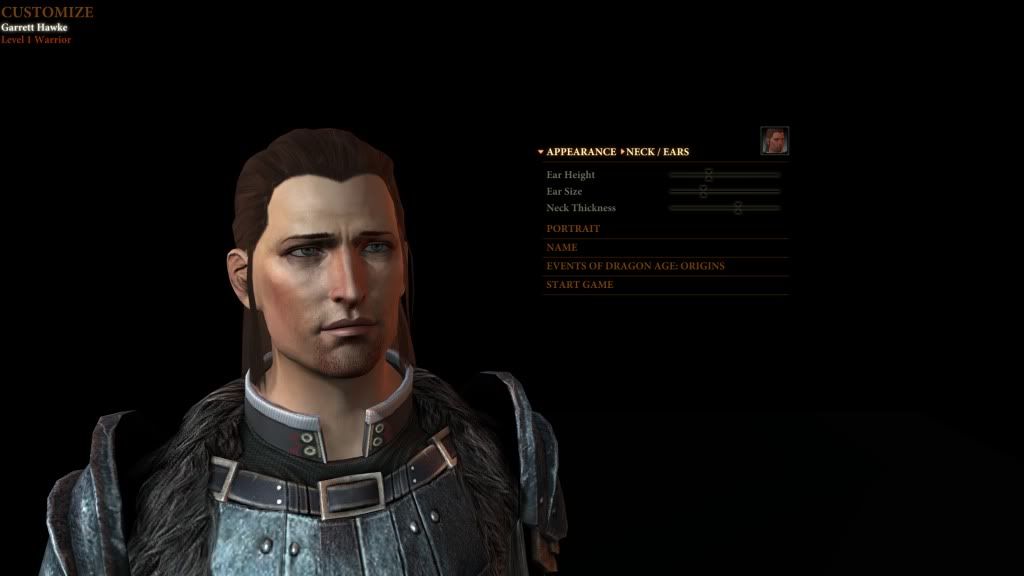Screen dimensions: 1024x576
Task: Open Events of Dragon Age: Origins
Action: click(x=635, y=266)
